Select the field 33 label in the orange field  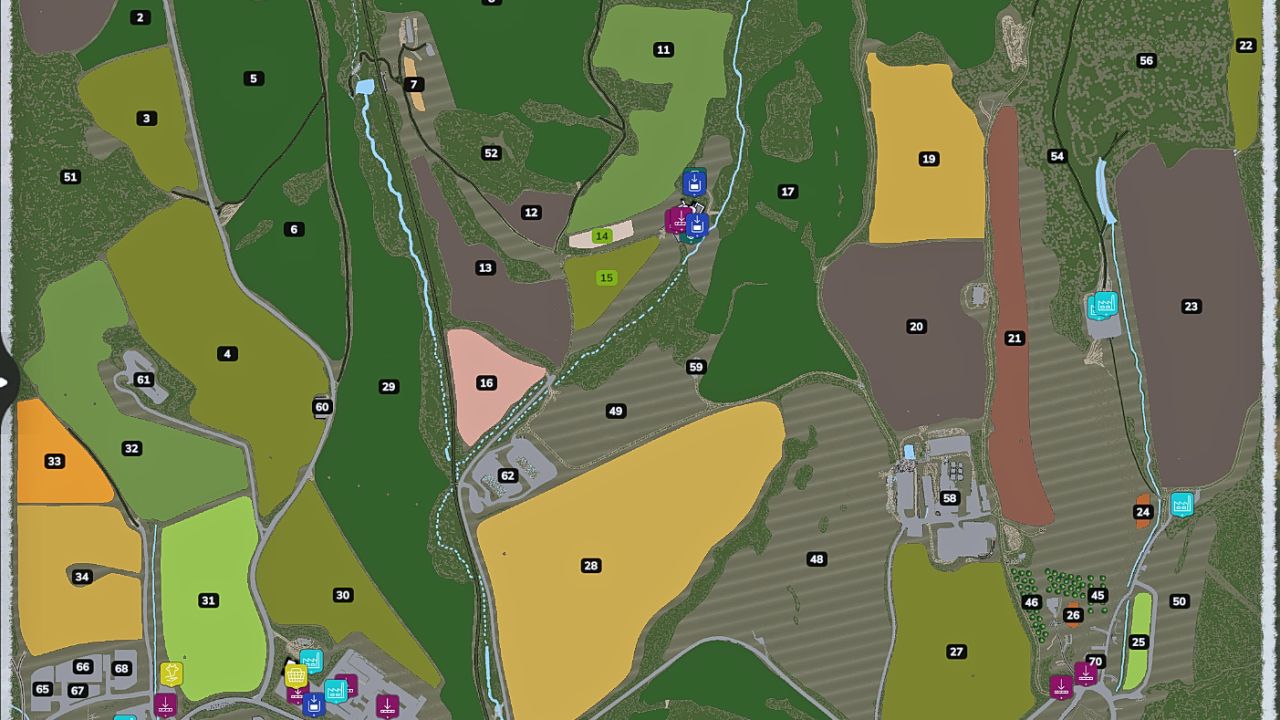pos(55,461)
